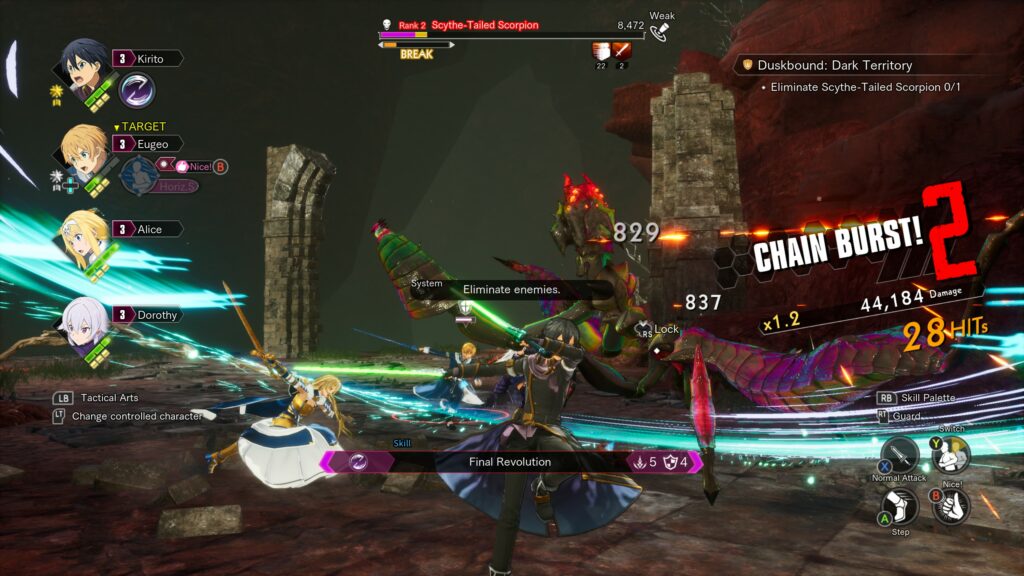1024x576 pixels.
Task: Trigger the Nice! thumbs-up action icon
Action: (x=951, y=505)
